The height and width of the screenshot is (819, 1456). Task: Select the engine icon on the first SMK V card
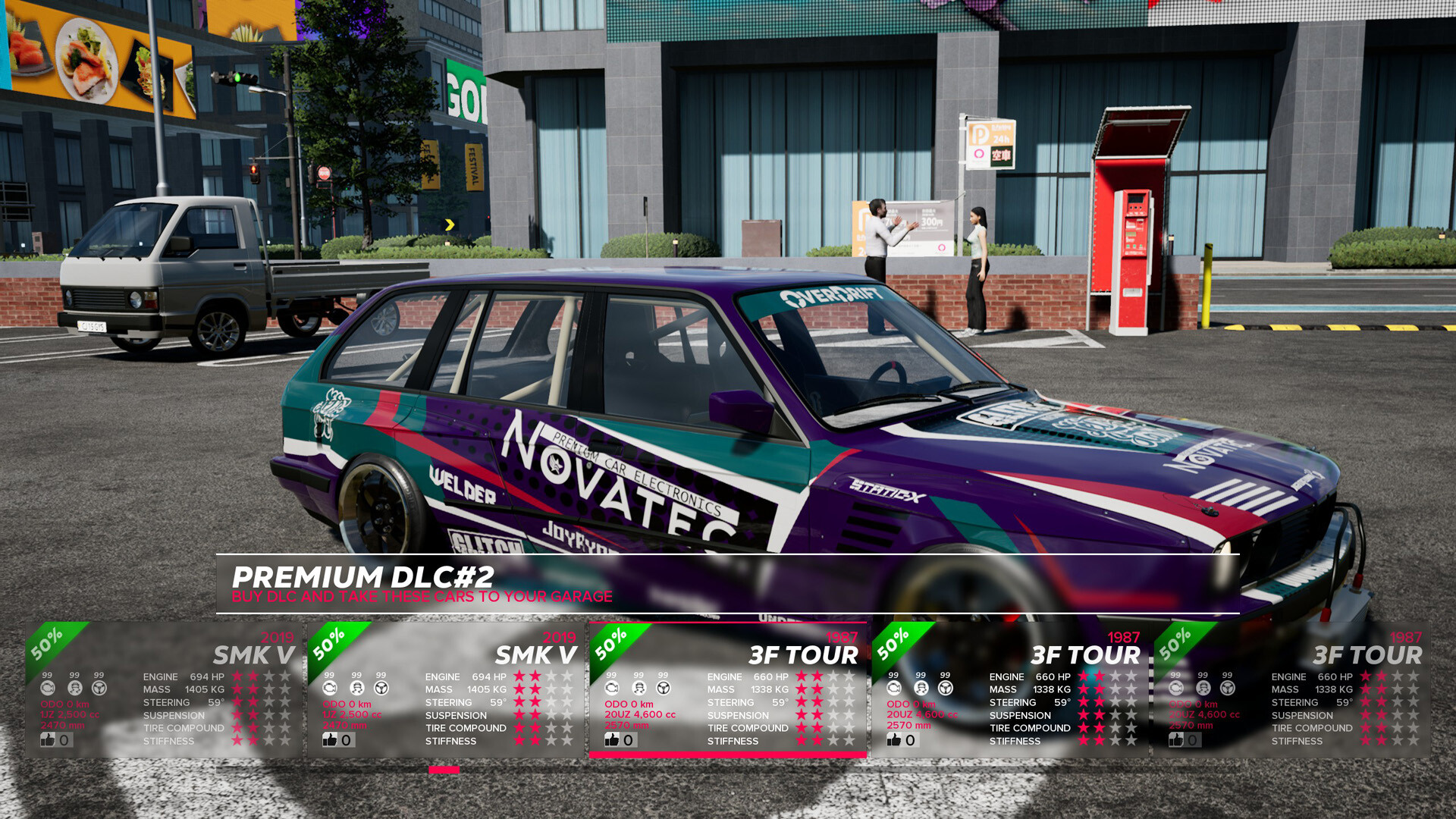click(x=48, y=688)
